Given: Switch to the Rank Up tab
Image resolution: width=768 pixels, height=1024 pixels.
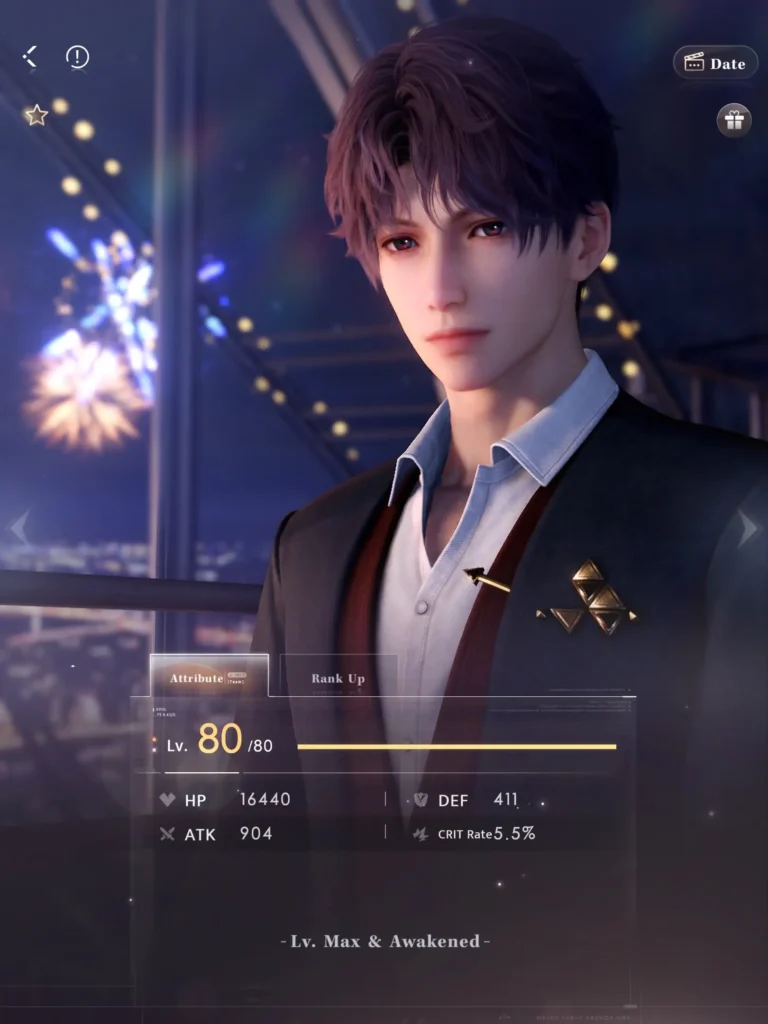Looking at the screenshot, I should (x=338, y=678).
